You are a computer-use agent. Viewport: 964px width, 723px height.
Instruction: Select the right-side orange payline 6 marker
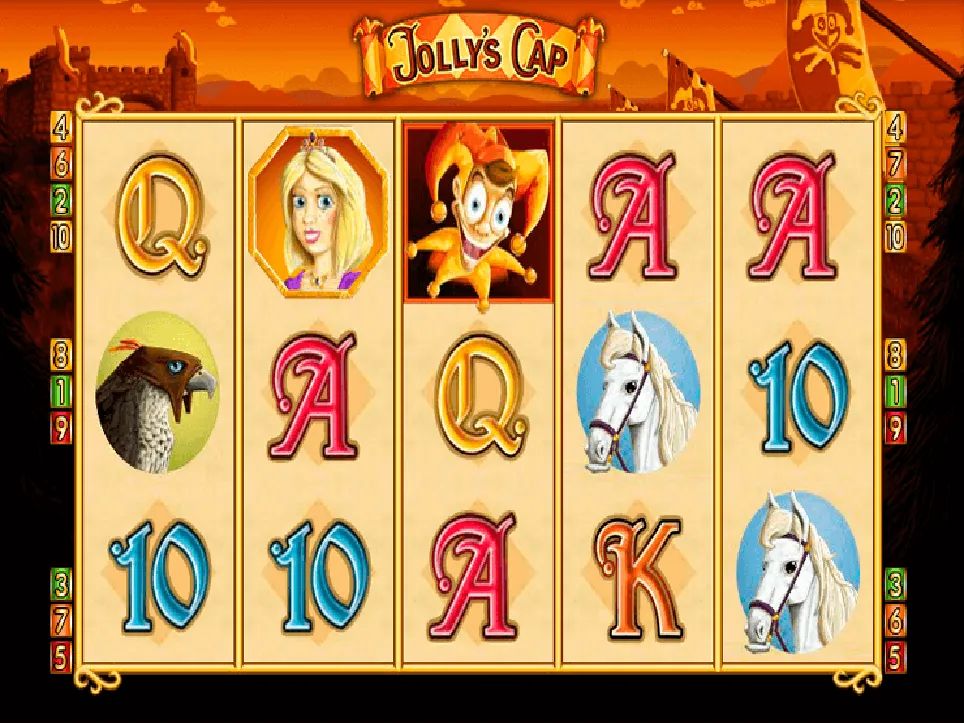tap(895, 620)
